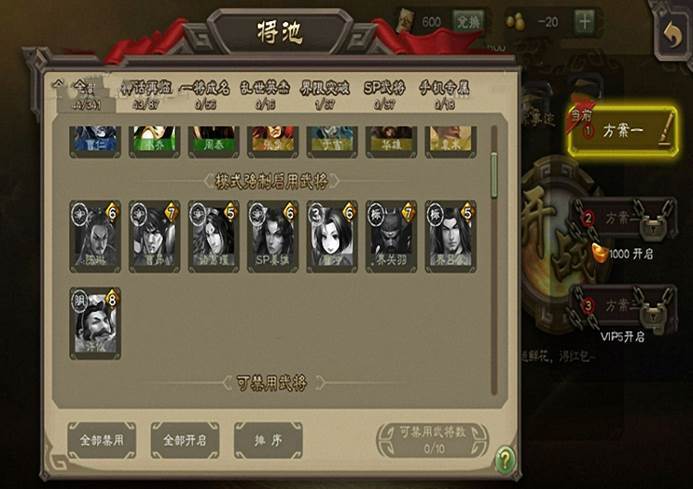Choose the 界吕蒙 general card

point(450,236)
